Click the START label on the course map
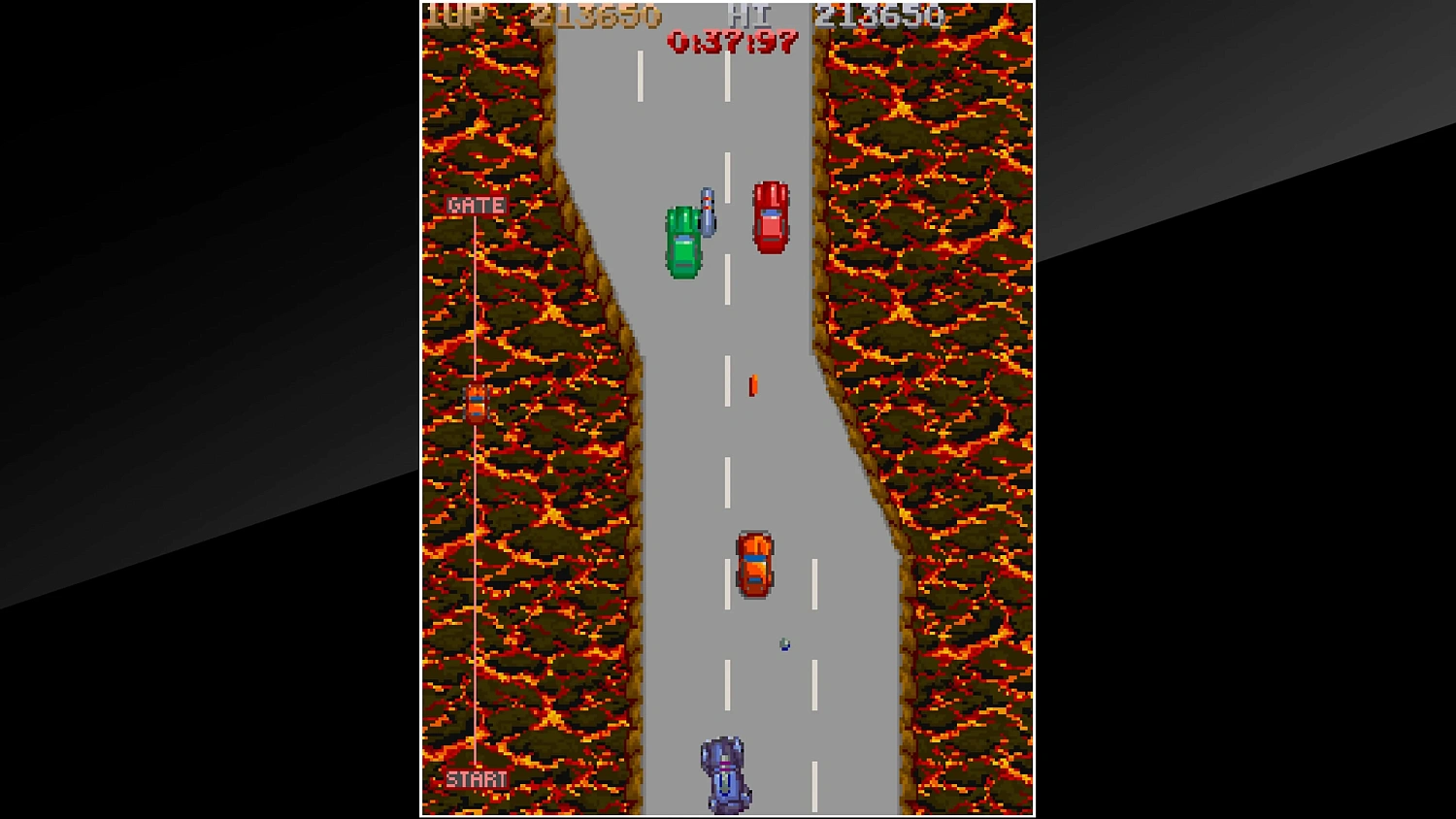The height and width of the screenshot is (819, 1456). pos(478,778)
